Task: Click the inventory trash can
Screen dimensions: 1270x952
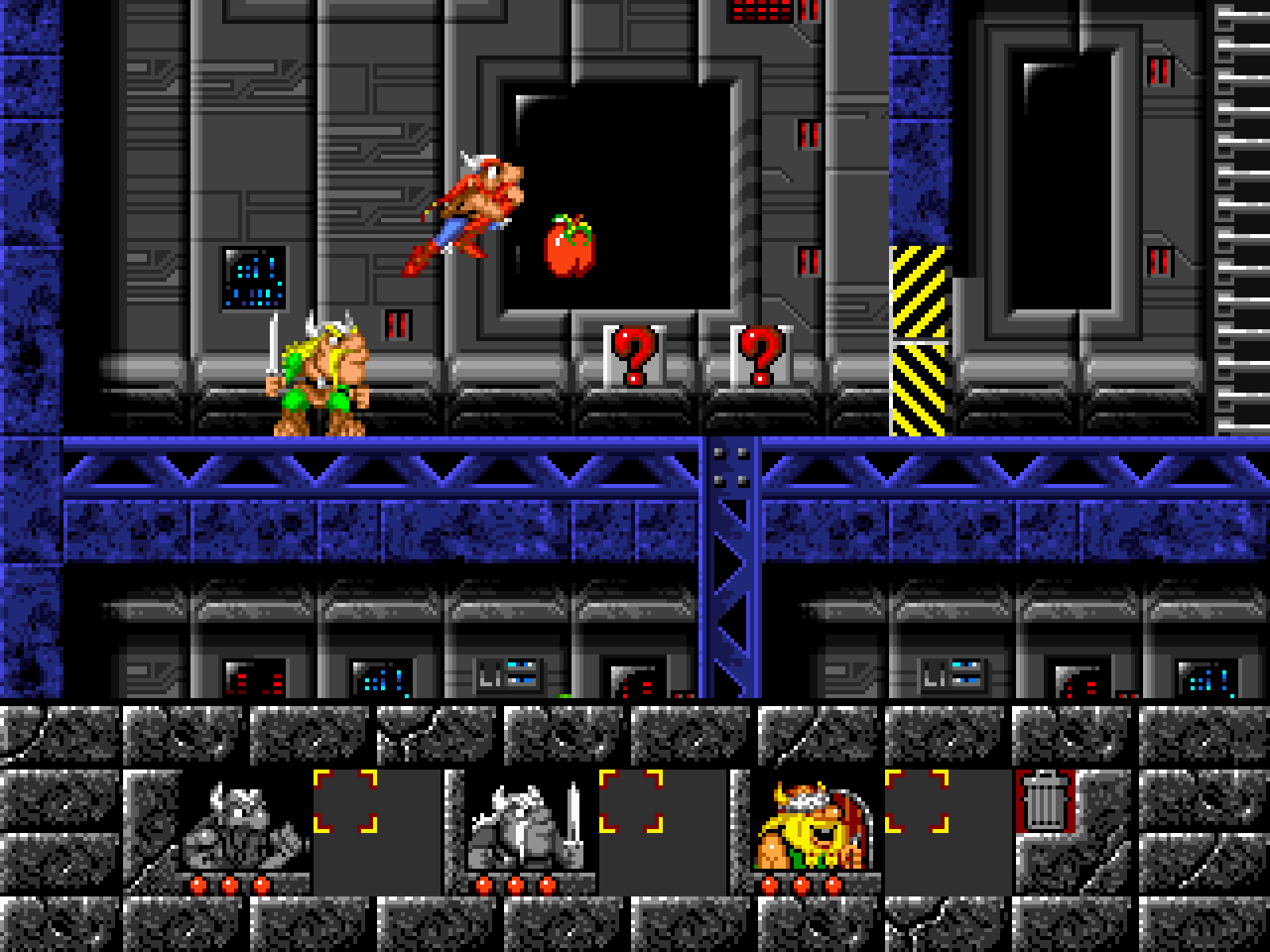Action: click(1045, 801)
